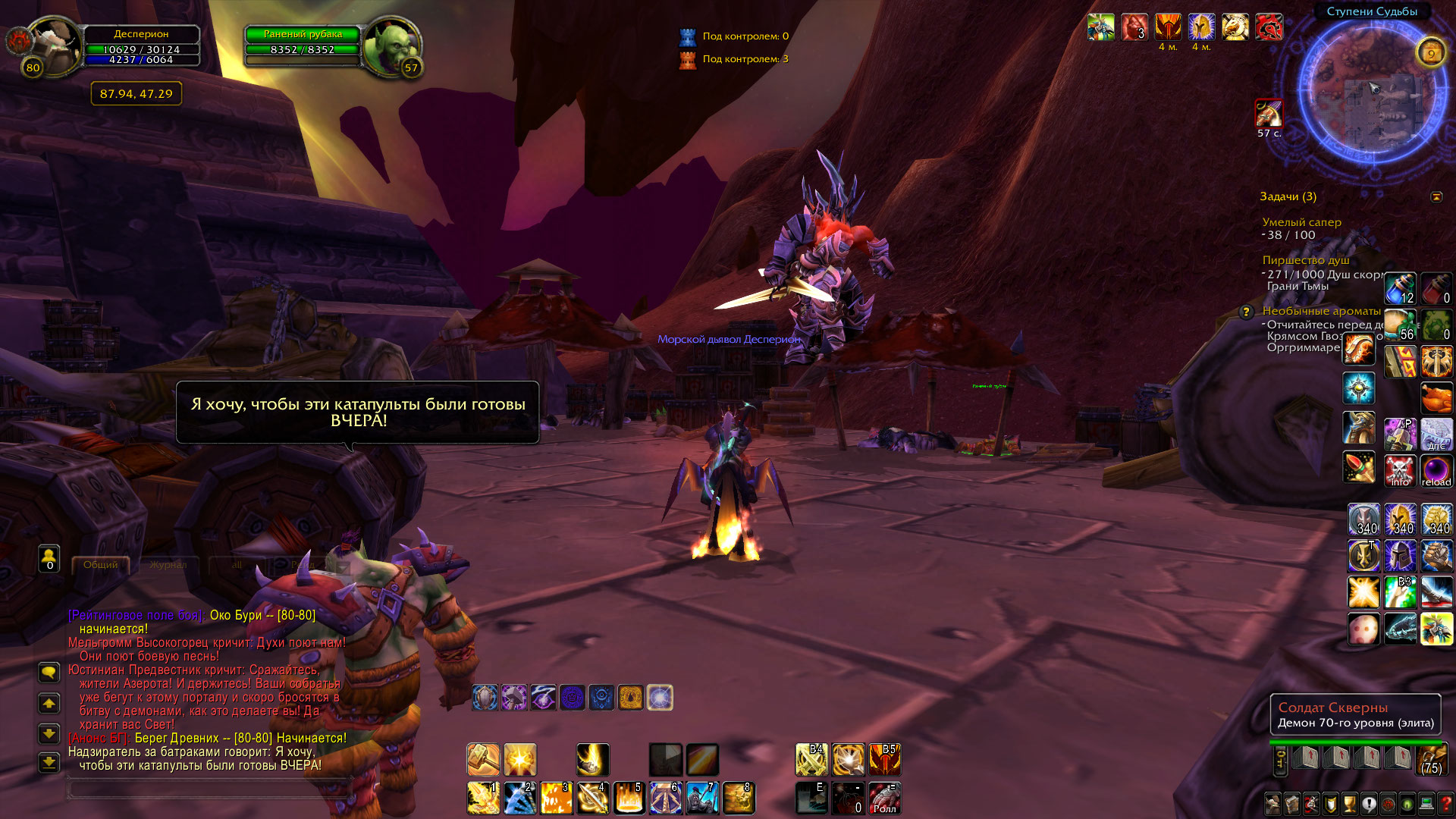
Task: Open the red question mark help button
Action: pos(1445,804)
